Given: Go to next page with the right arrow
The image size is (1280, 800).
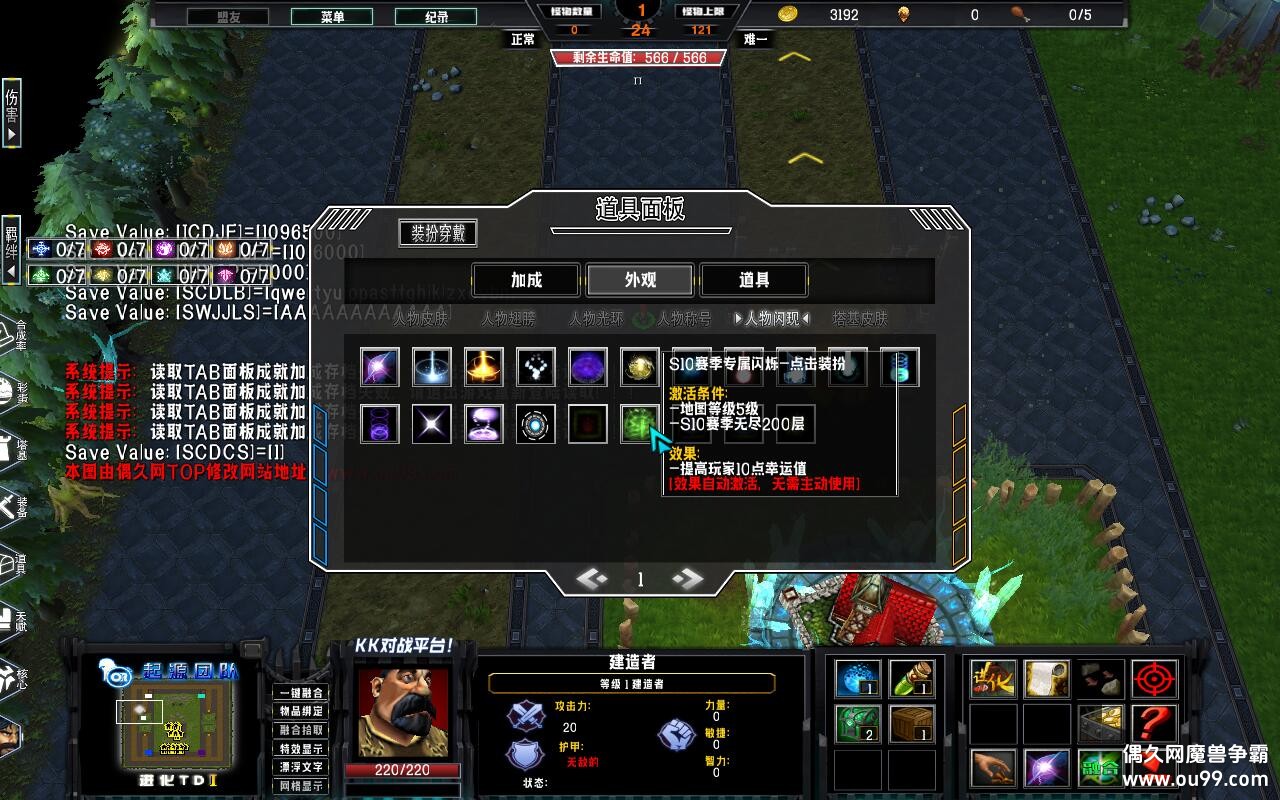Looking at the screenshot, I should [687, 578].
